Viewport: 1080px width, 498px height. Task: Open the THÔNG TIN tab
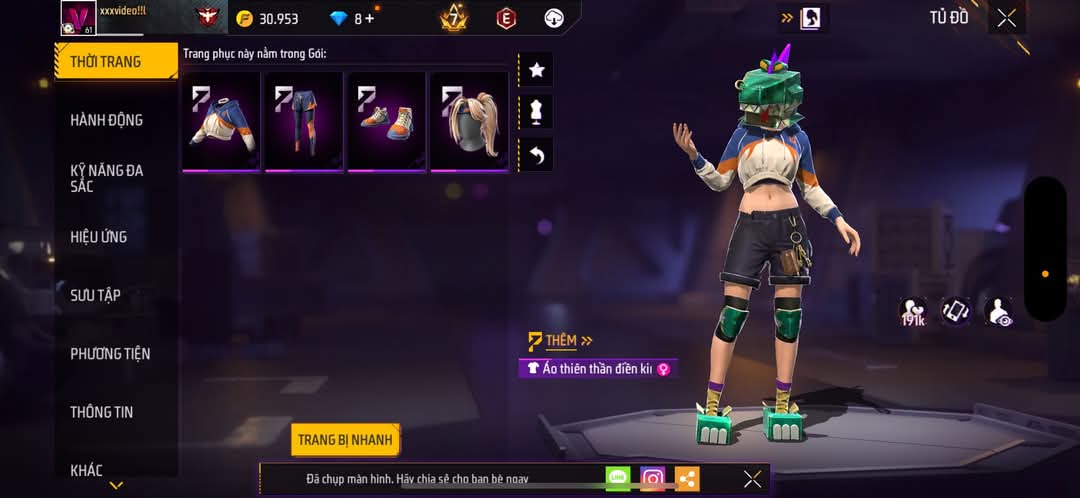pos(101,412)
